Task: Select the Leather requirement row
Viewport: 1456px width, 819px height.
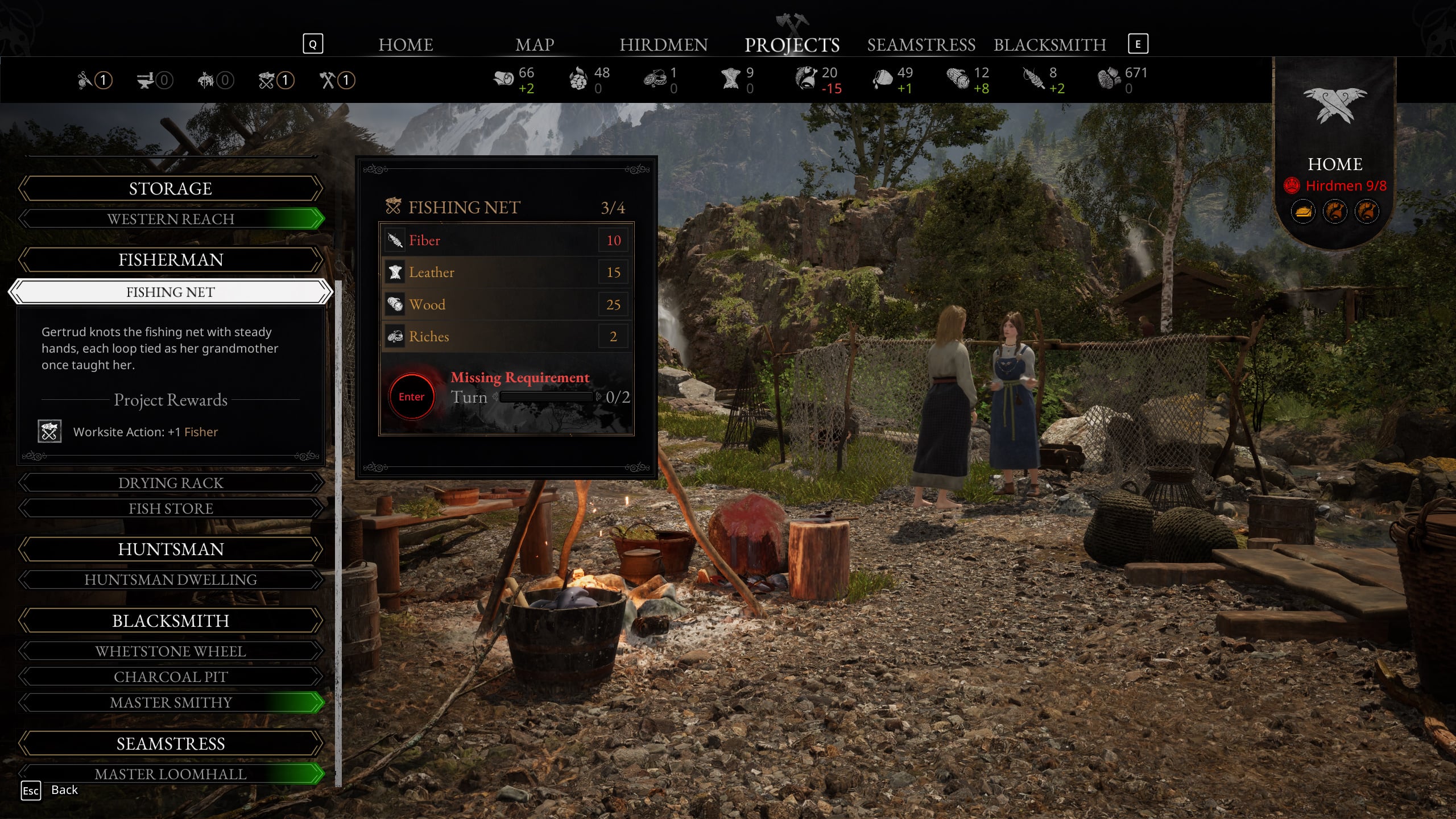Action: pos(506,272)
